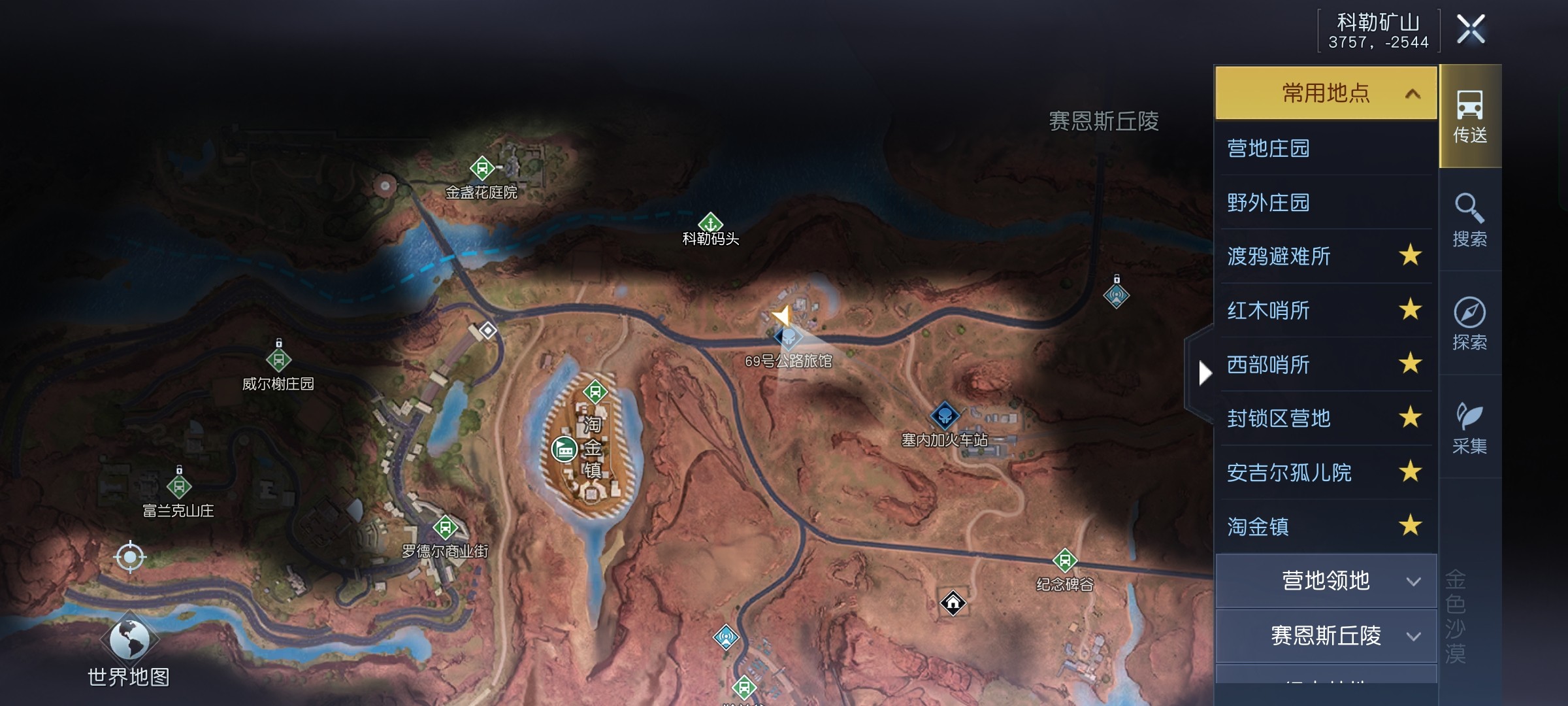Pick 红木哨所 from the favorites list

[x=1268, y=311]
